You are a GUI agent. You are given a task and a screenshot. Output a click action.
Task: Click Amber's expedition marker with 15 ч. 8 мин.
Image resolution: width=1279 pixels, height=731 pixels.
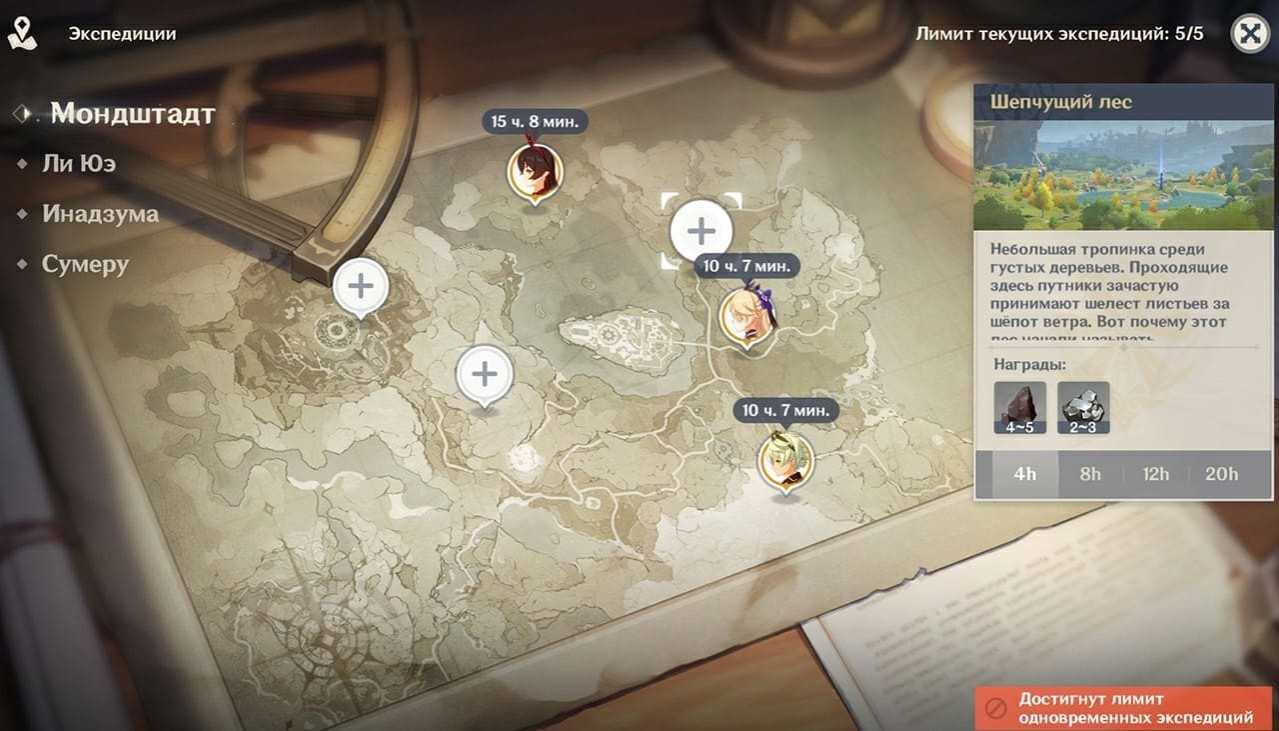pyautogui.click(x=535, y=172)
